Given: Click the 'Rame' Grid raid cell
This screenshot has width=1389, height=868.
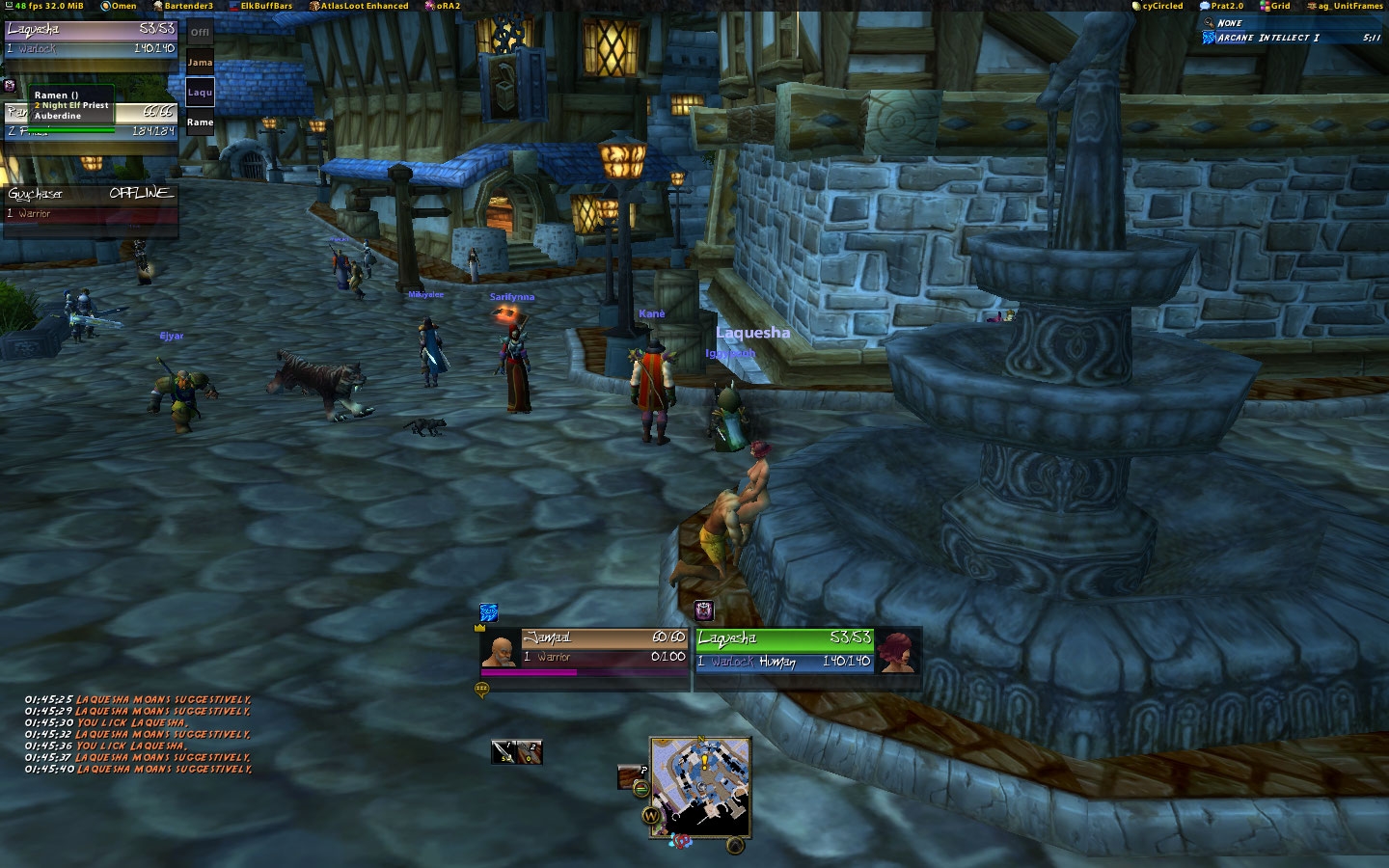Looking at the screenshot, I should (200, 122).
